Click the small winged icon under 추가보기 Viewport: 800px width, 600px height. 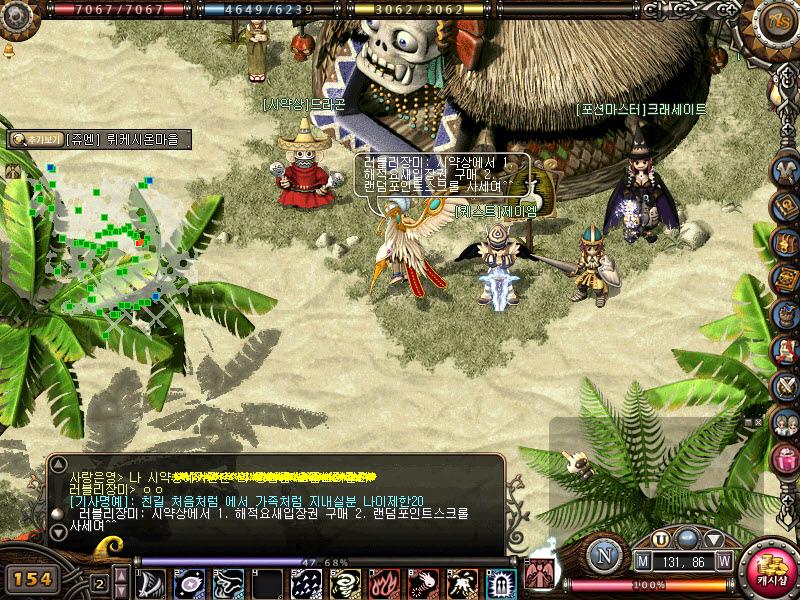point(14,171)
